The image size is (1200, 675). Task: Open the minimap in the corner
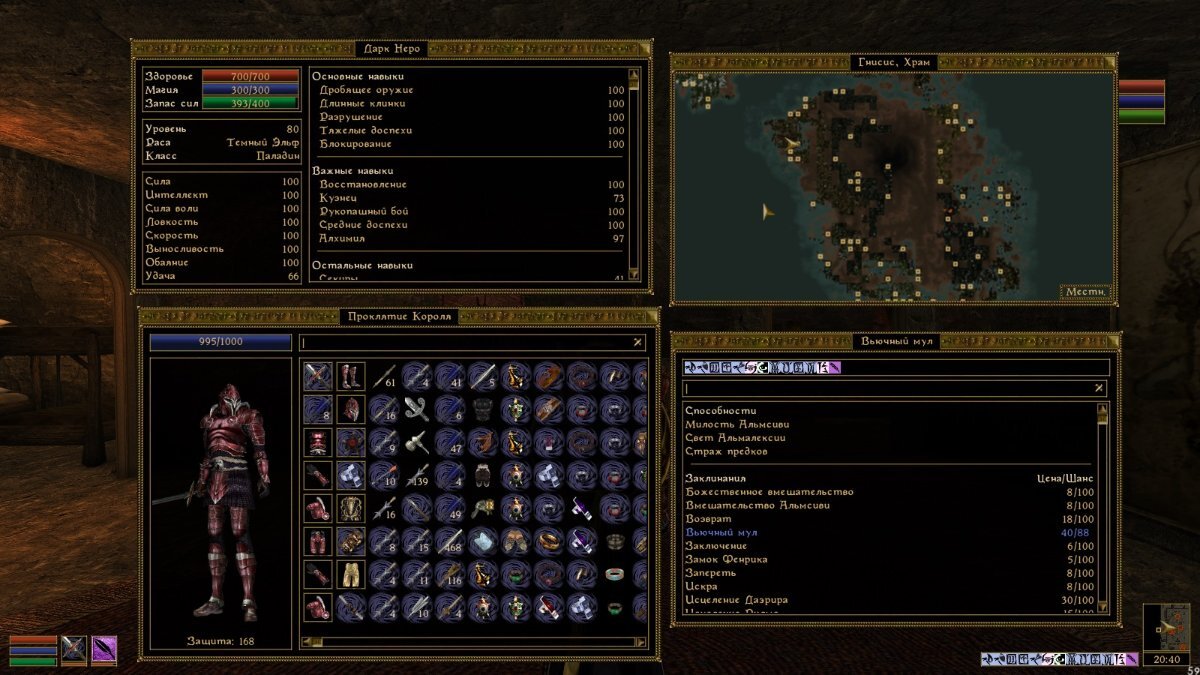tap(1166, 629)
